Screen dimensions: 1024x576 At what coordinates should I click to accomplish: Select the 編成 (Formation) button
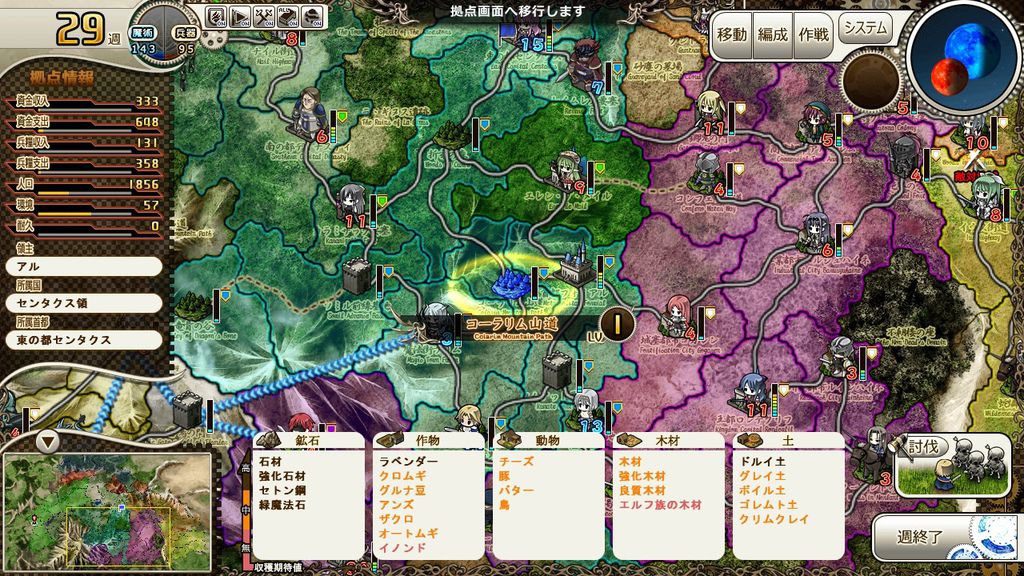[x=772, y=34]
